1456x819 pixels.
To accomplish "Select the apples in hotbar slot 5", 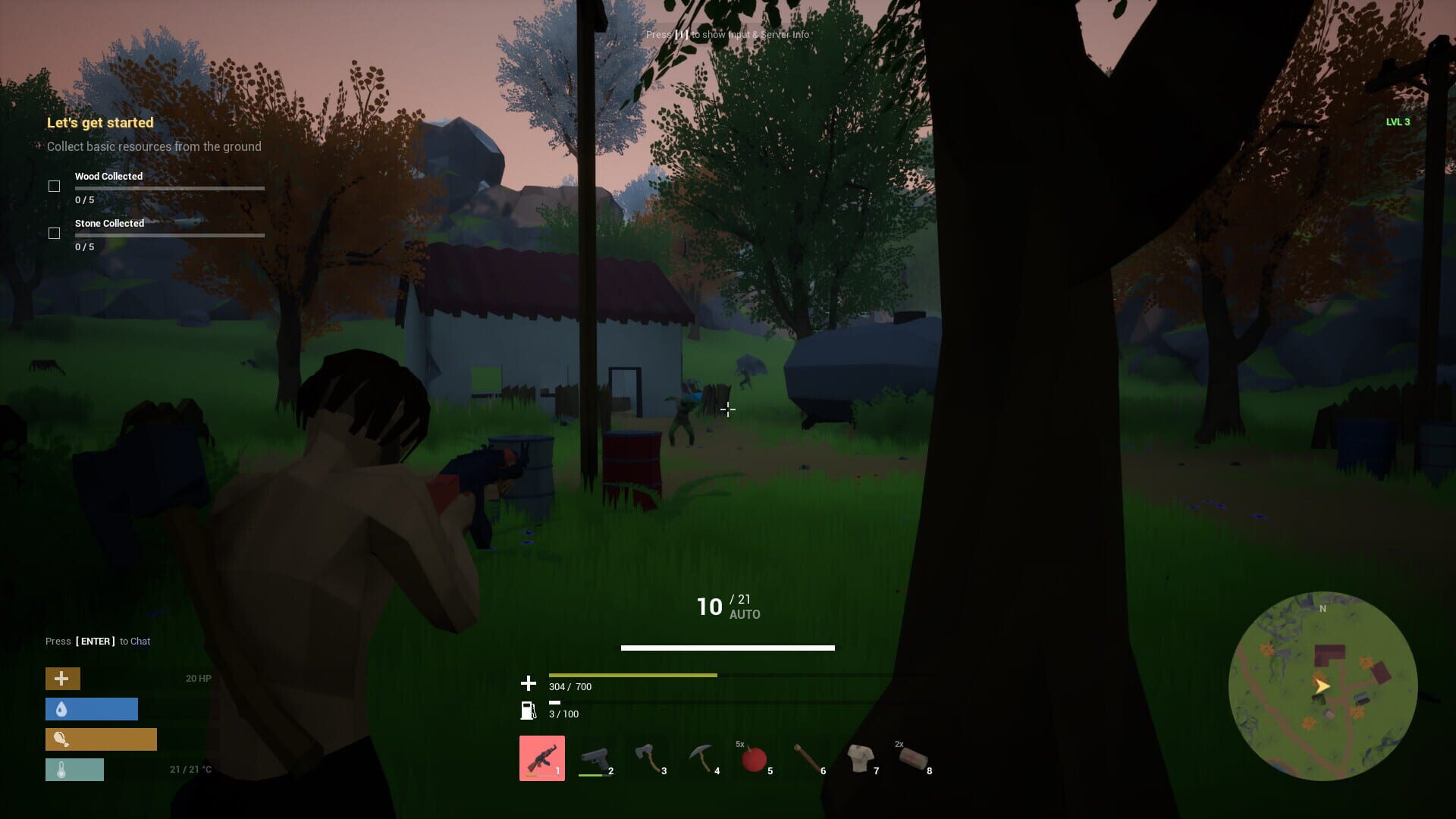I will 755,760.
